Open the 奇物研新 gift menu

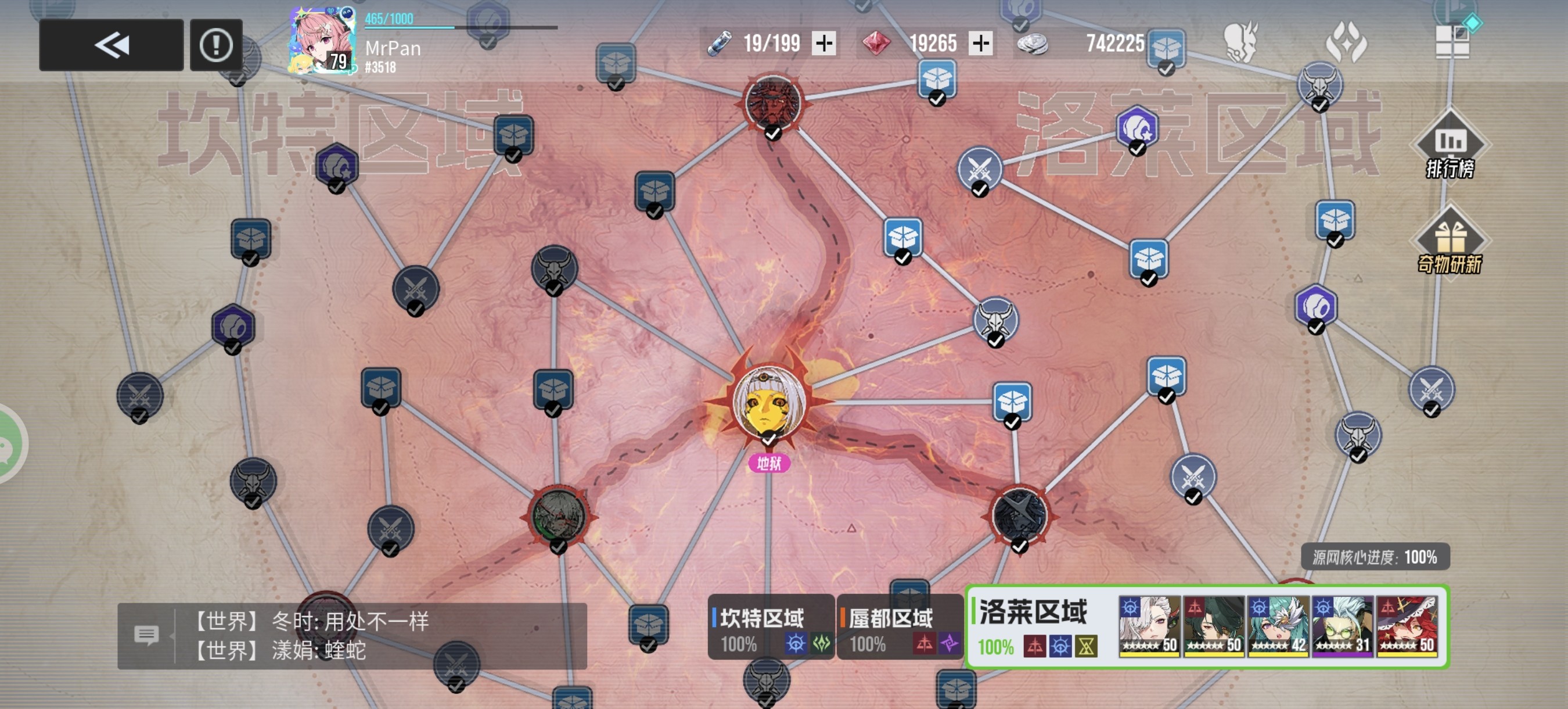pyautogui.click(x=1450, y=241)
